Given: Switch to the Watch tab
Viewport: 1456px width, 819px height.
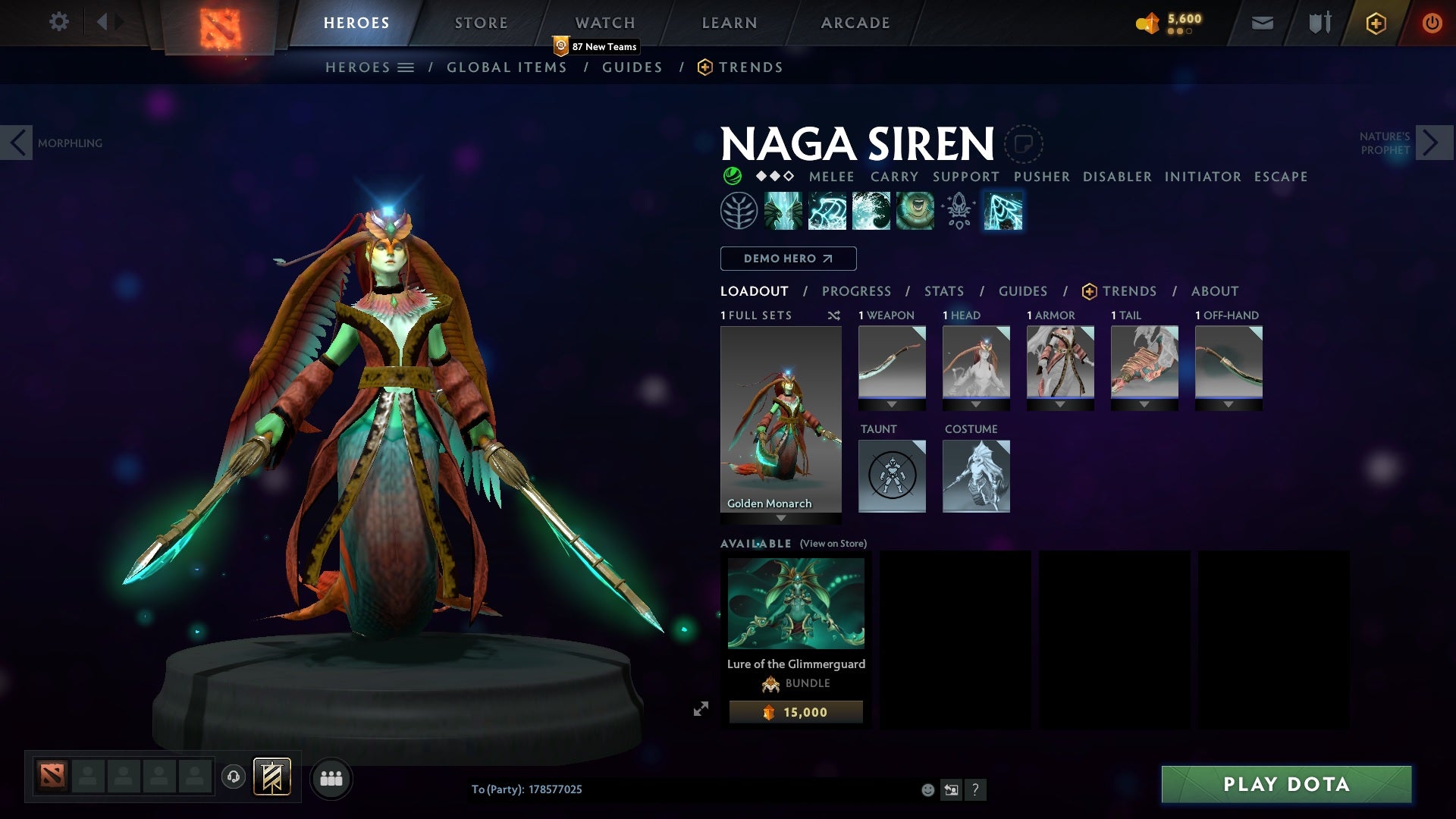Looking at the screenshot, I should [x=604, y=23].
